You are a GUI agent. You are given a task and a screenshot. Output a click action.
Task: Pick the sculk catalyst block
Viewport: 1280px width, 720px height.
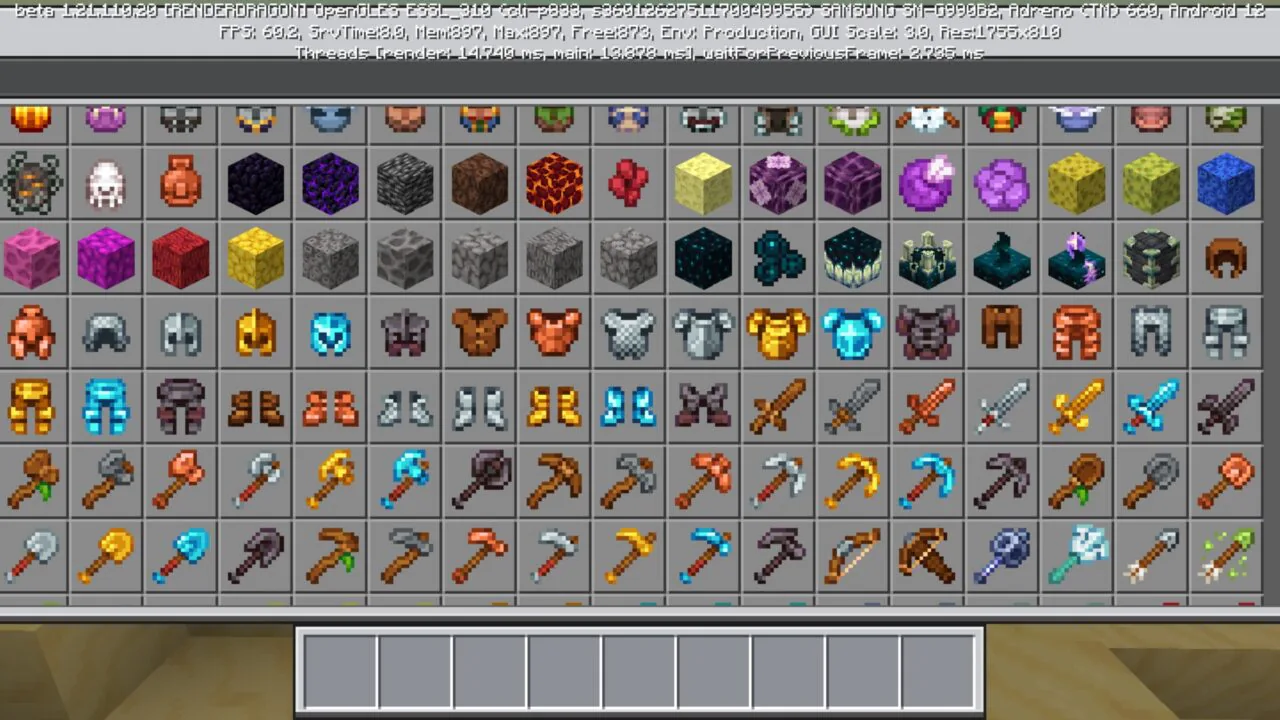pos(853,259)
